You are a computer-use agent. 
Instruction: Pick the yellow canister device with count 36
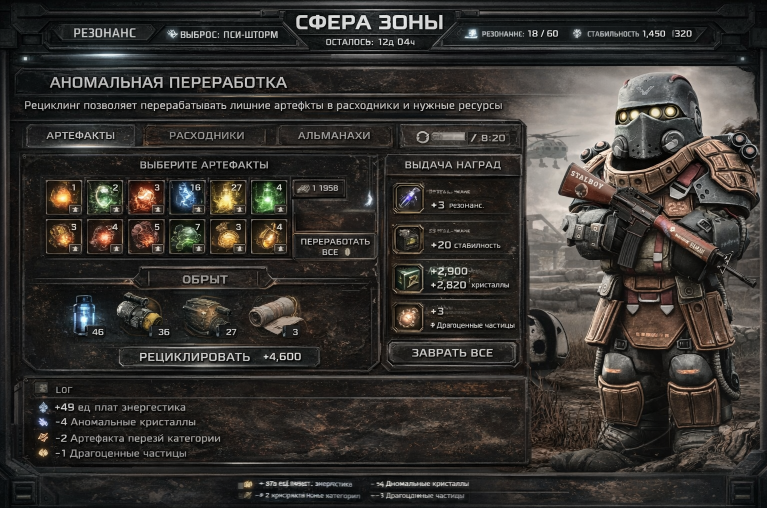tap(142, 314)
